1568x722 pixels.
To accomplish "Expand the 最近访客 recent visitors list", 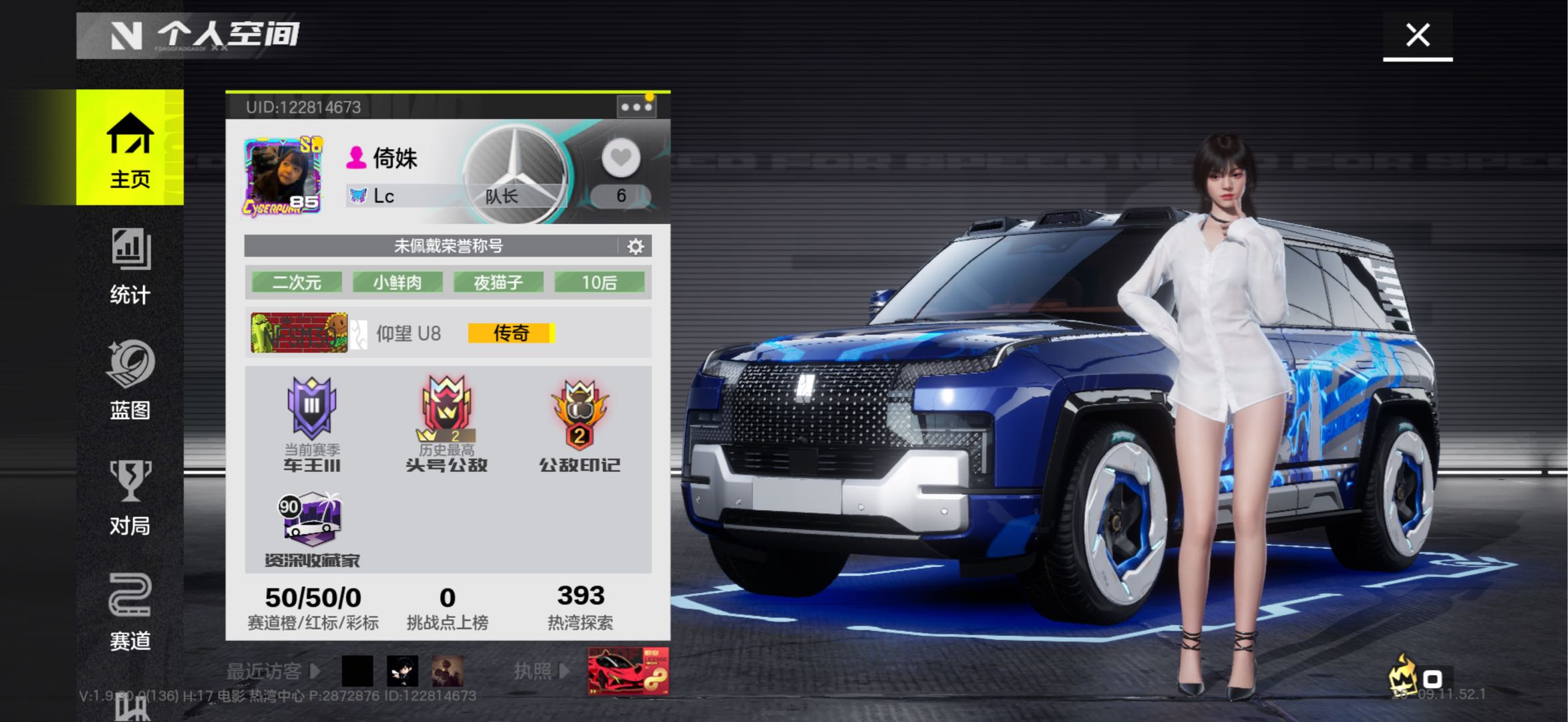I will pyautogui.click(x=273, y=671).
